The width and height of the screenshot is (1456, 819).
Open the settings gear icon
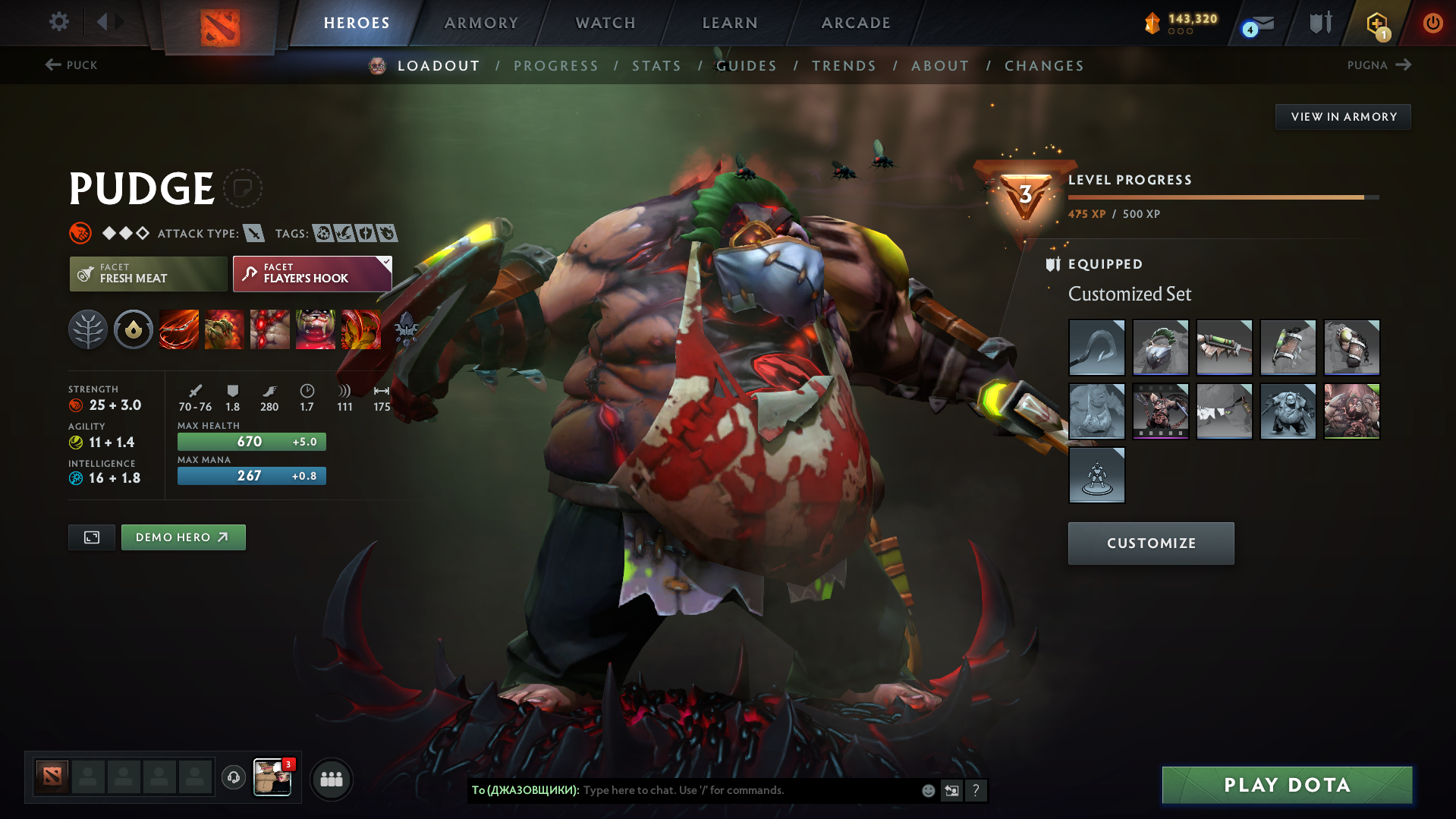click(x=58, y=22)
